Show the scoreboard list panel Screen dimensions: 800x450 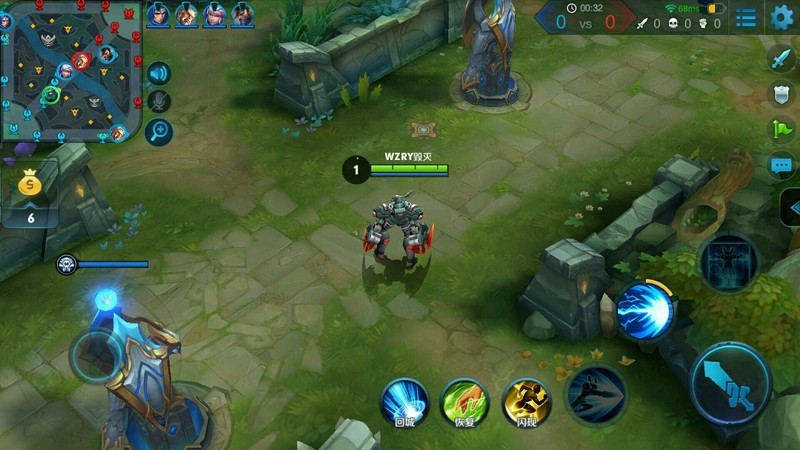pyautogui.click(x=746, y=17)
